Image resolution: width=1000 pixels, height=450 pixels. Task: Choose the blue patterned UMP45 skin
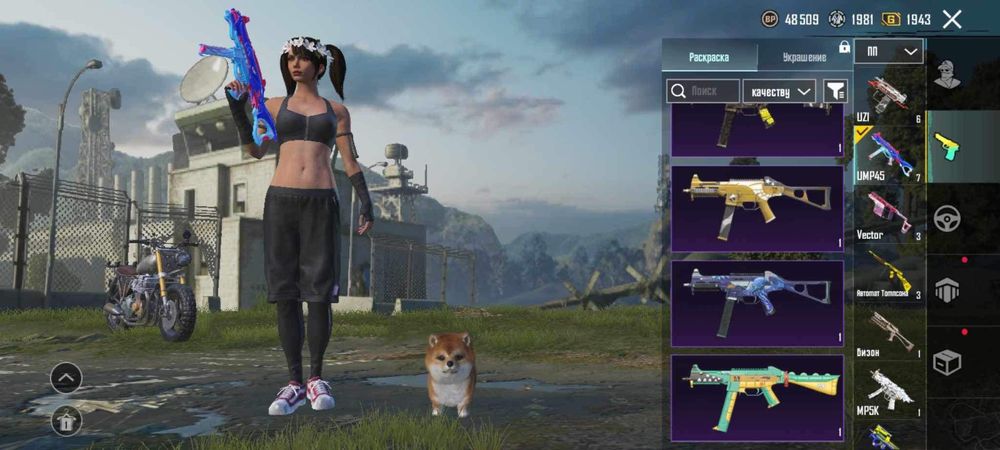click(757, 302)
